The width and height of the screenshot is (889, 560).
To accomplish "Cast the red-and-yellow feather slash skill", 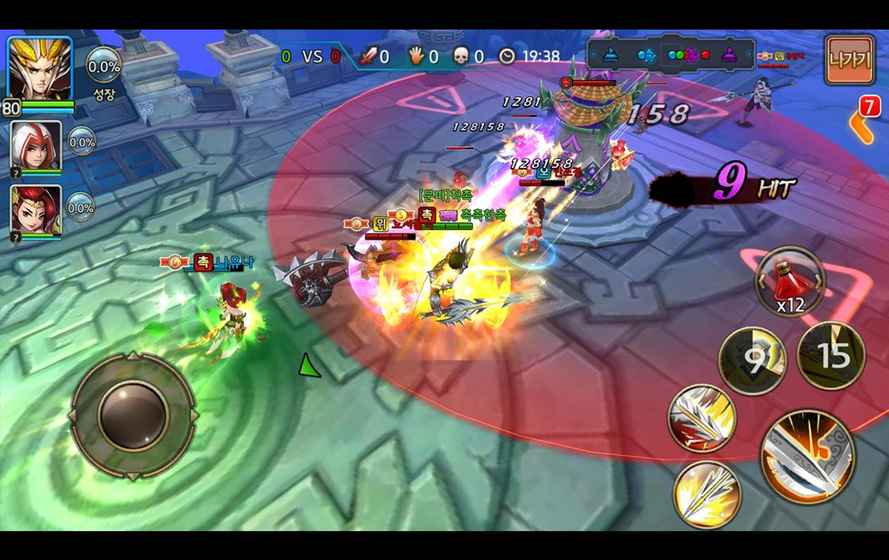I will point(702,418).
